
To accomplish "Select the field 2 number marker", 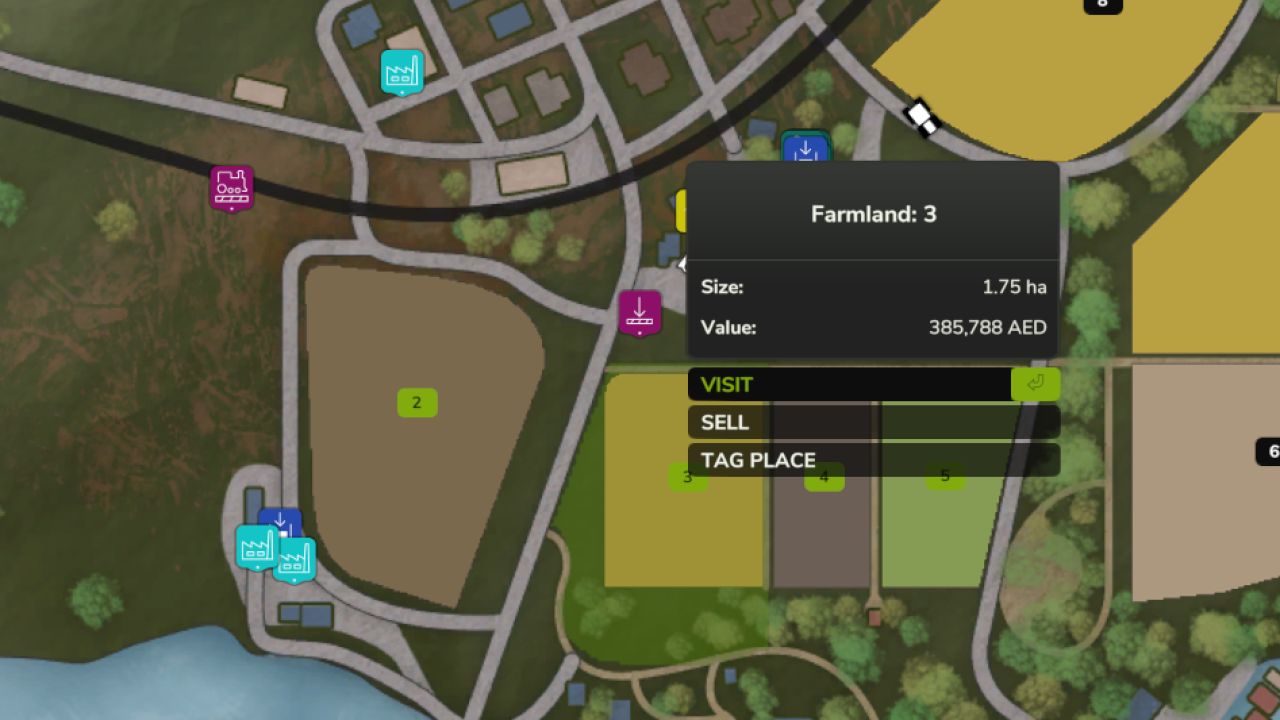I will click(417, 403).
